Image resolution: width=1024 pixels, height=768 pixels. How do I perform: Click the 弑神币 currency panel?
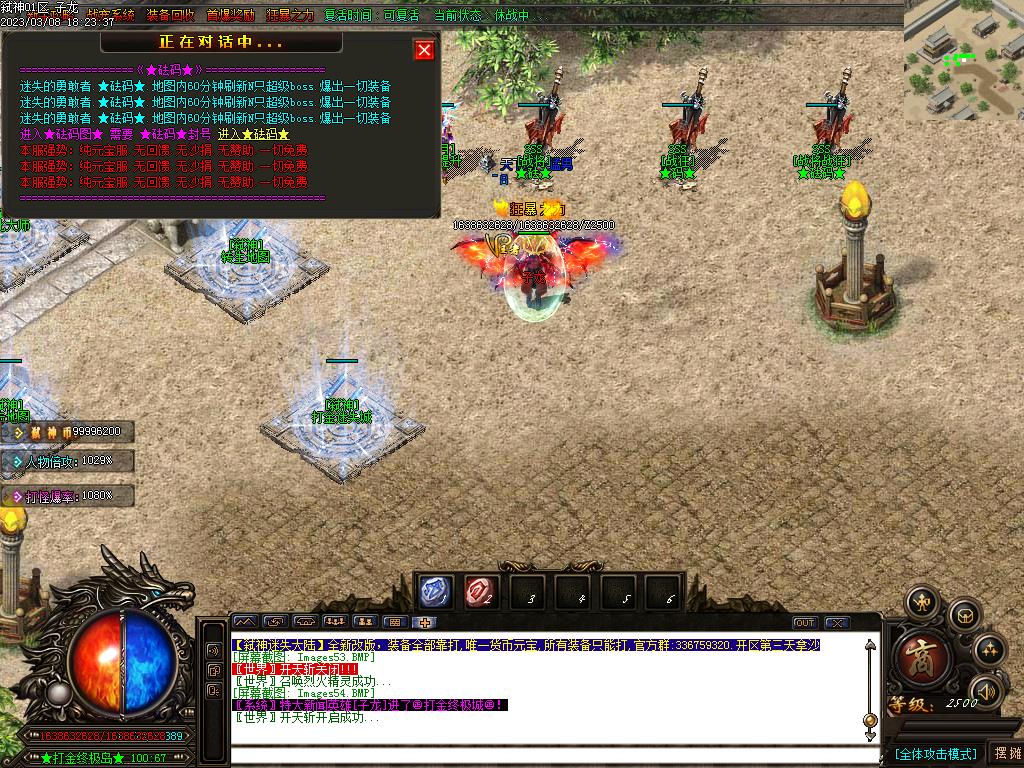68,432
